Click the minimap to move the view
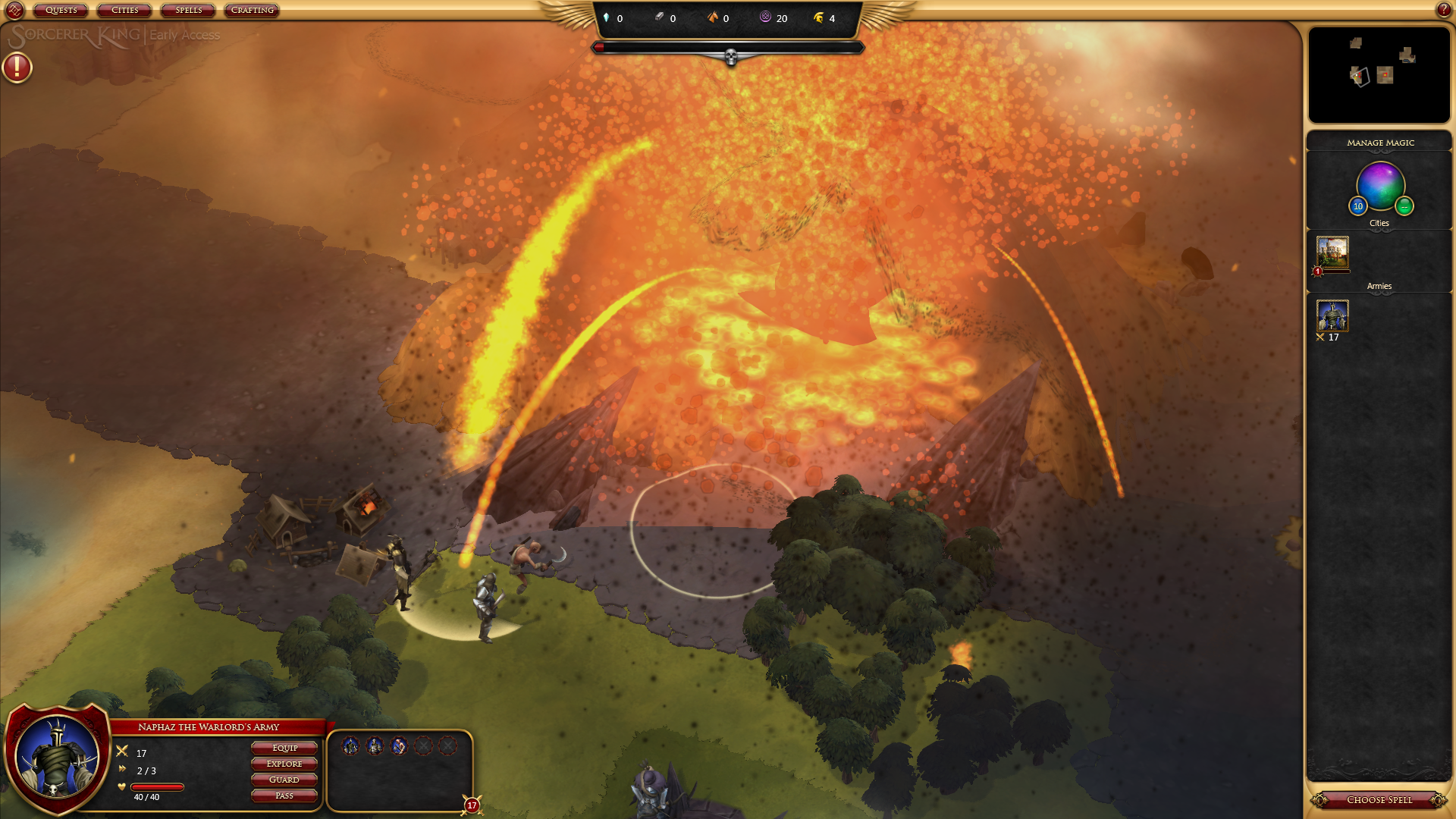The image size is (1456, 819). click(x=1379, y=74)
